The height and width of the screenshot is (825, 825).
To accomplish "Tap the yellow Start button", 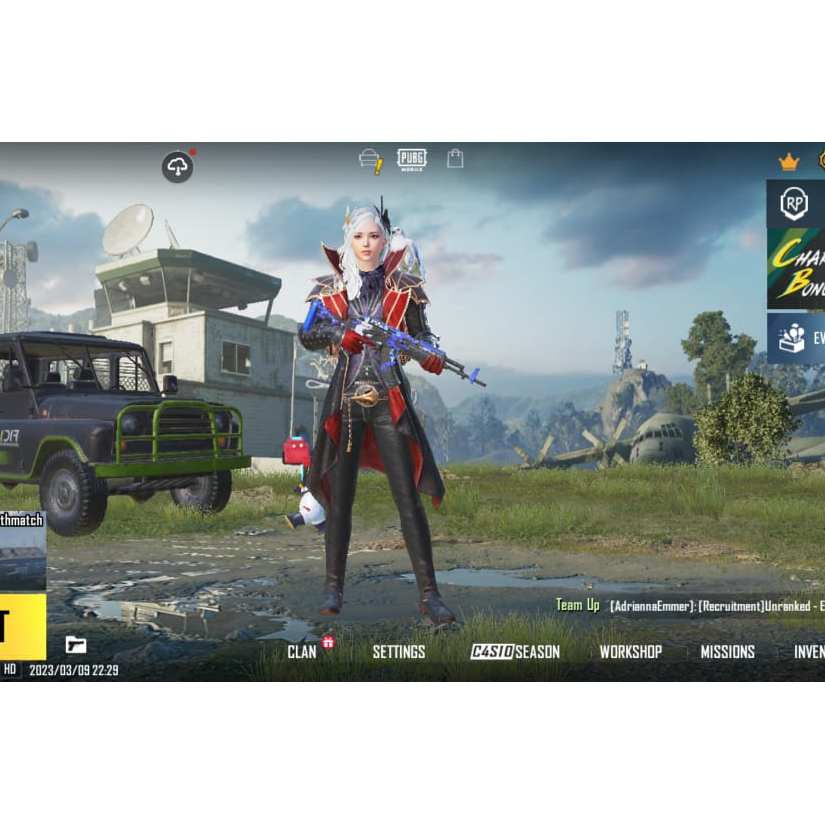I will pyautogui.click(x=22, y=626).
